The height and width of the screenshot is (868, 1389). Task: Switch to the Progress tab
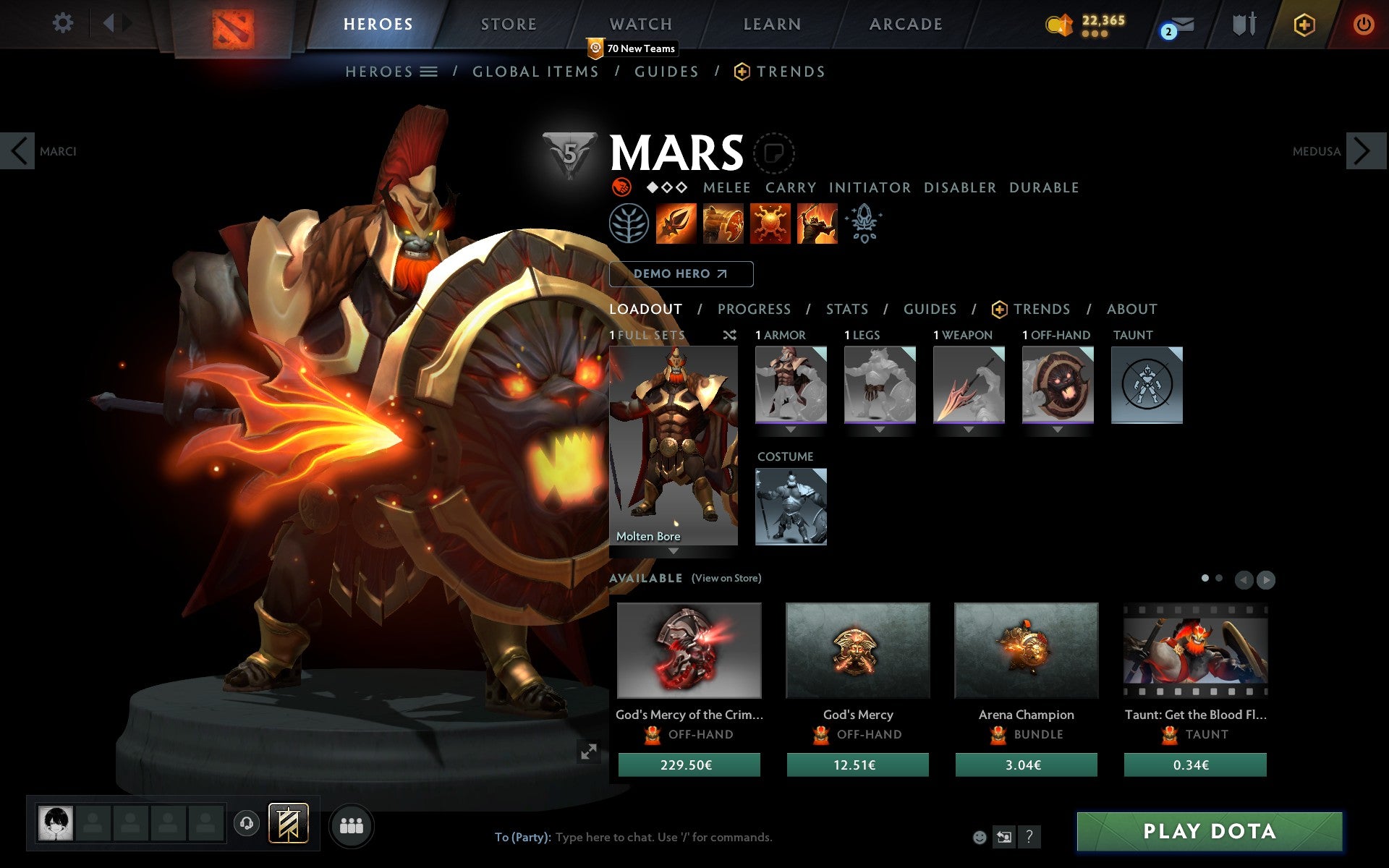754,310
